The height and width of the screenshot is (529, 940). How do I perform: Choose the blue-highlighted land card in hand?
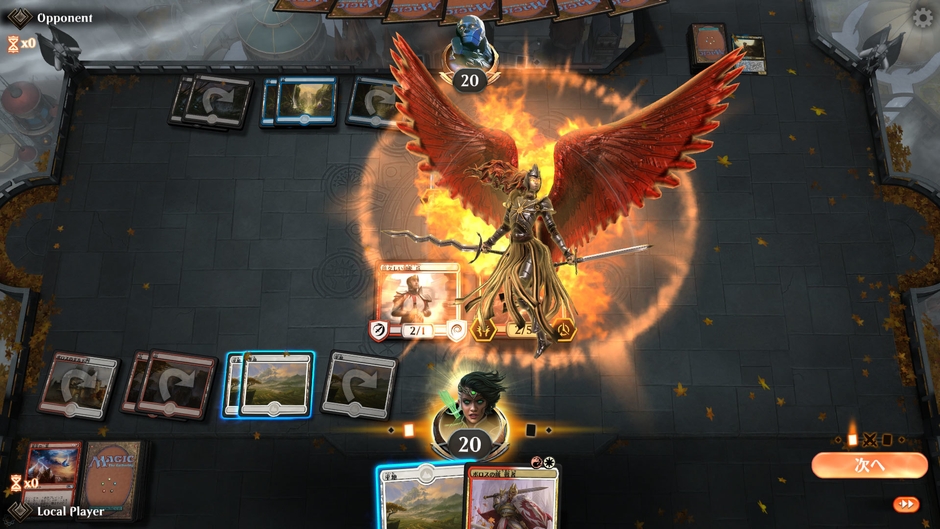coord(420,498)
